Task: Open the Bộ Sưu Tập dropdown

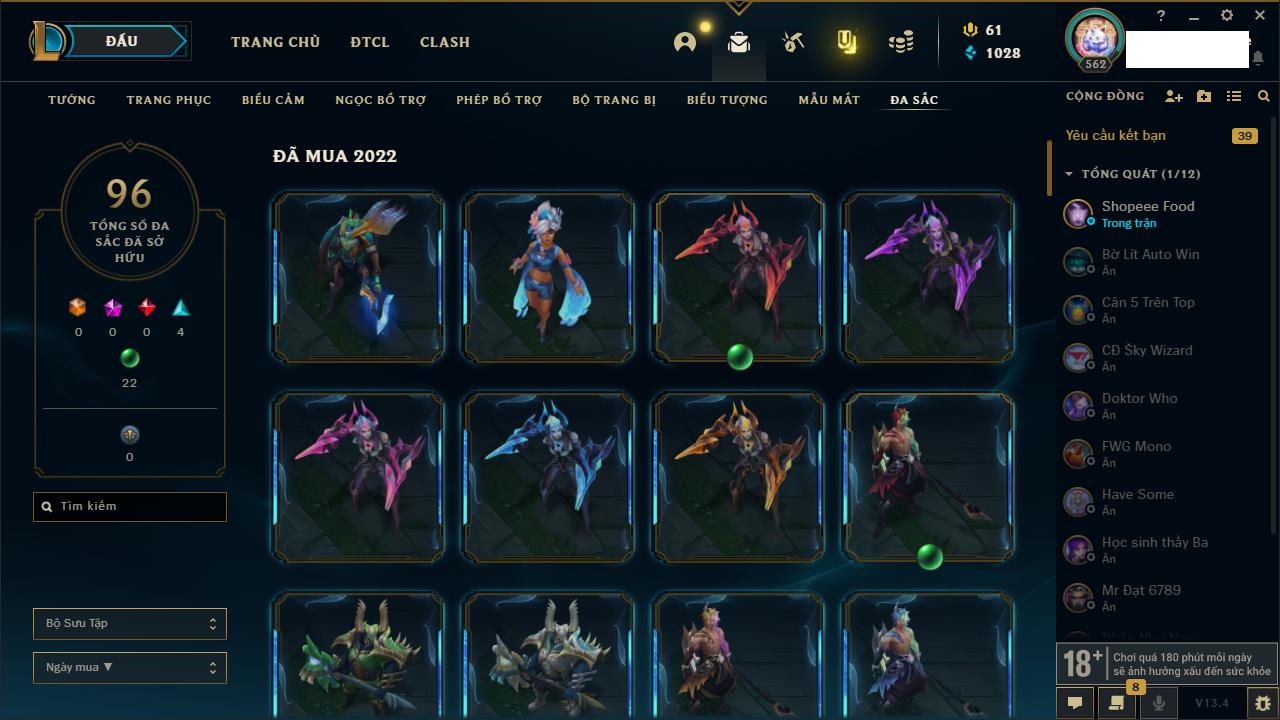Action: (x=130, y=624)
